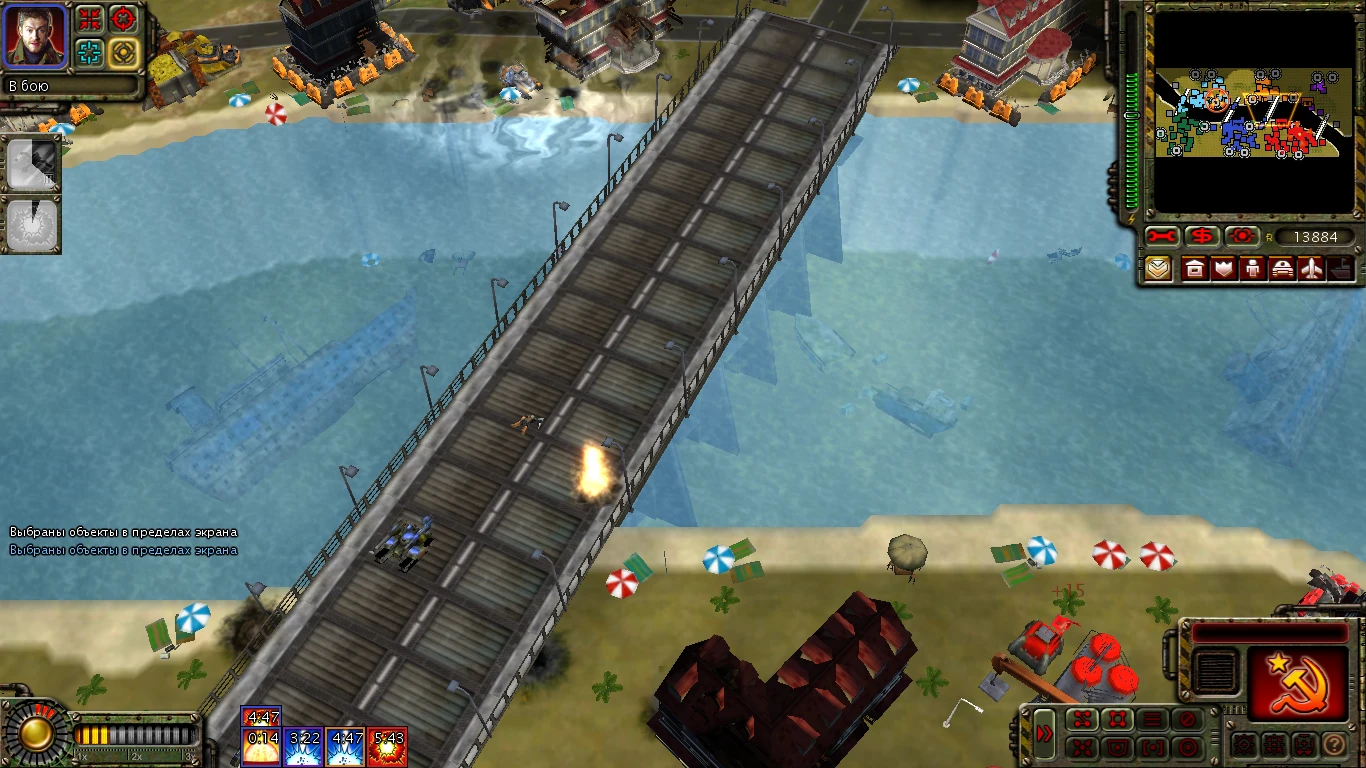
Task: Expand the golden chevron protocols tab
Action: (1158, 268)
